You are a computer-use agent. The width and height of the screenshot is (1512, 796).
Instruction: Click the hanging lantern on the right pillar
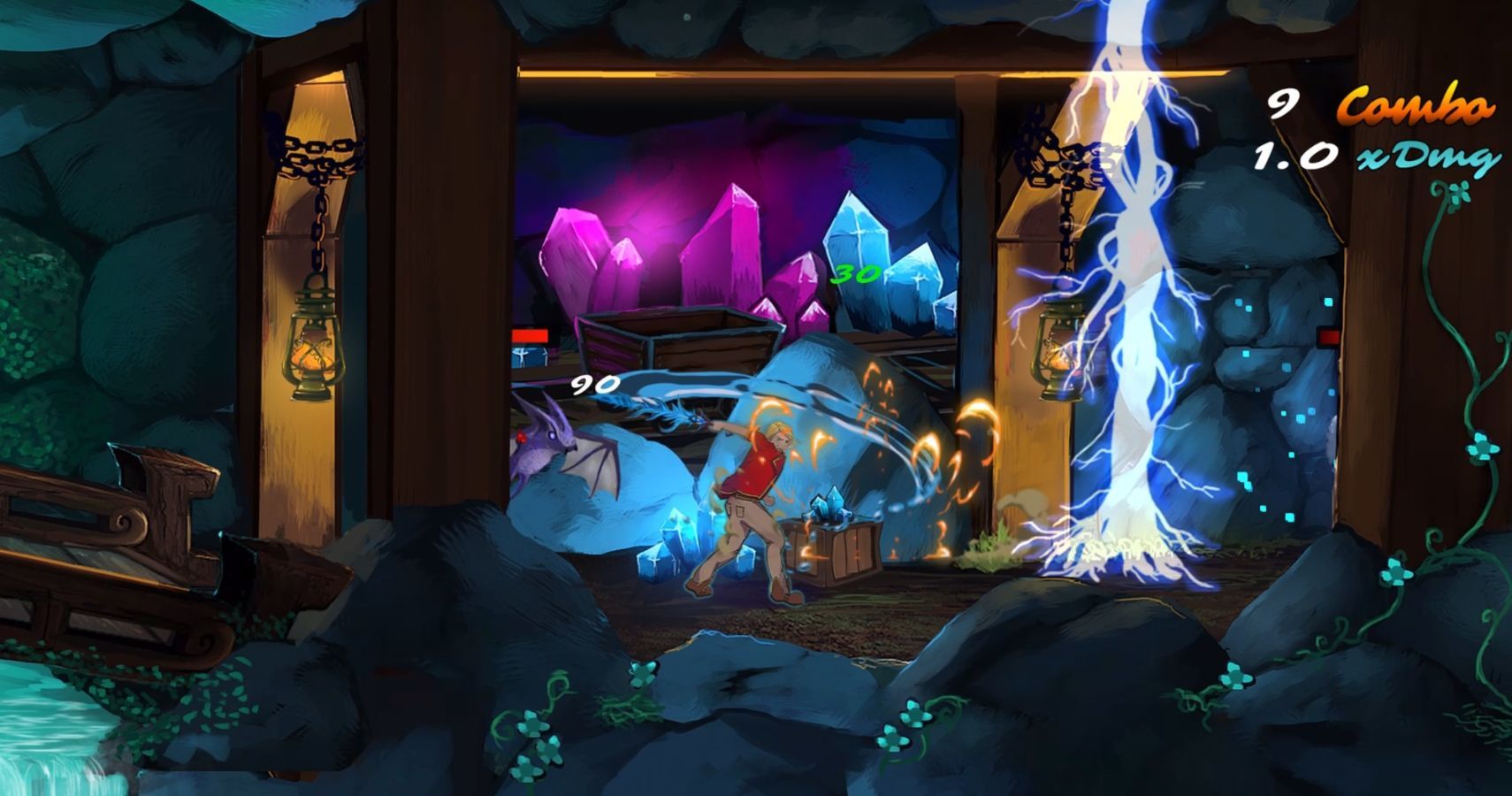click(1055, 354)
